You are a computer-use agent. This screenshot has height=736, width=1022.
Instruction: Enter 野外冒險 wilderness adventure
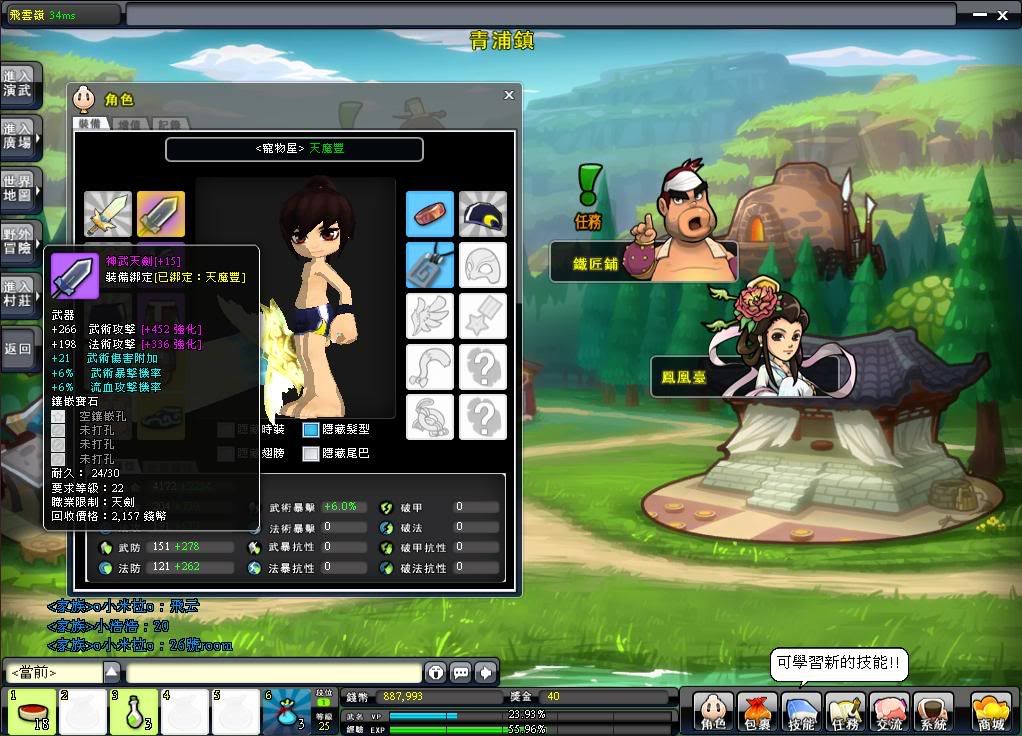[x=19, y=241]
